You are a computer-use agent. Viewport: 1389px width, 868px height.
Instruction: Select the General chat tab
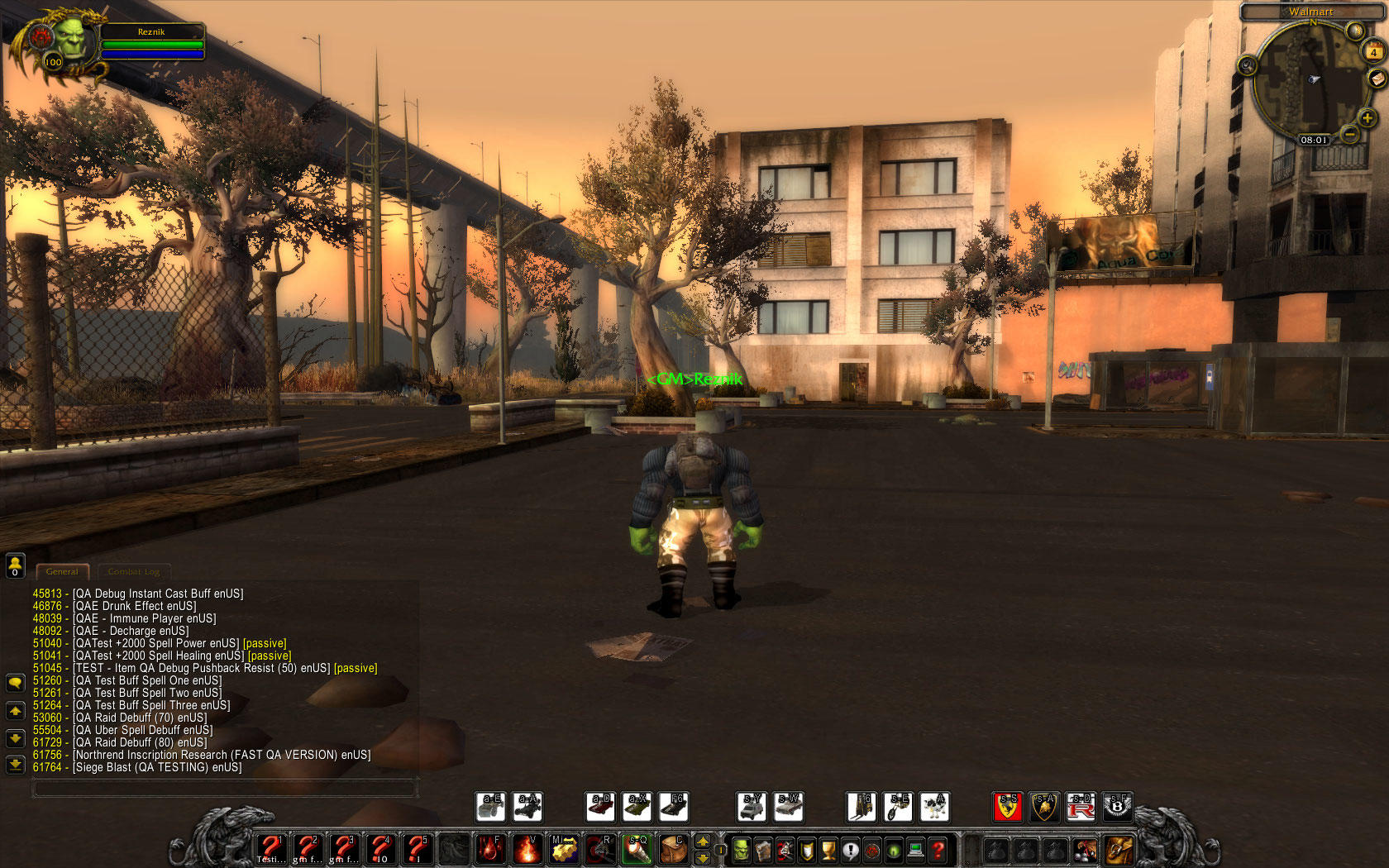pos(62,571)
